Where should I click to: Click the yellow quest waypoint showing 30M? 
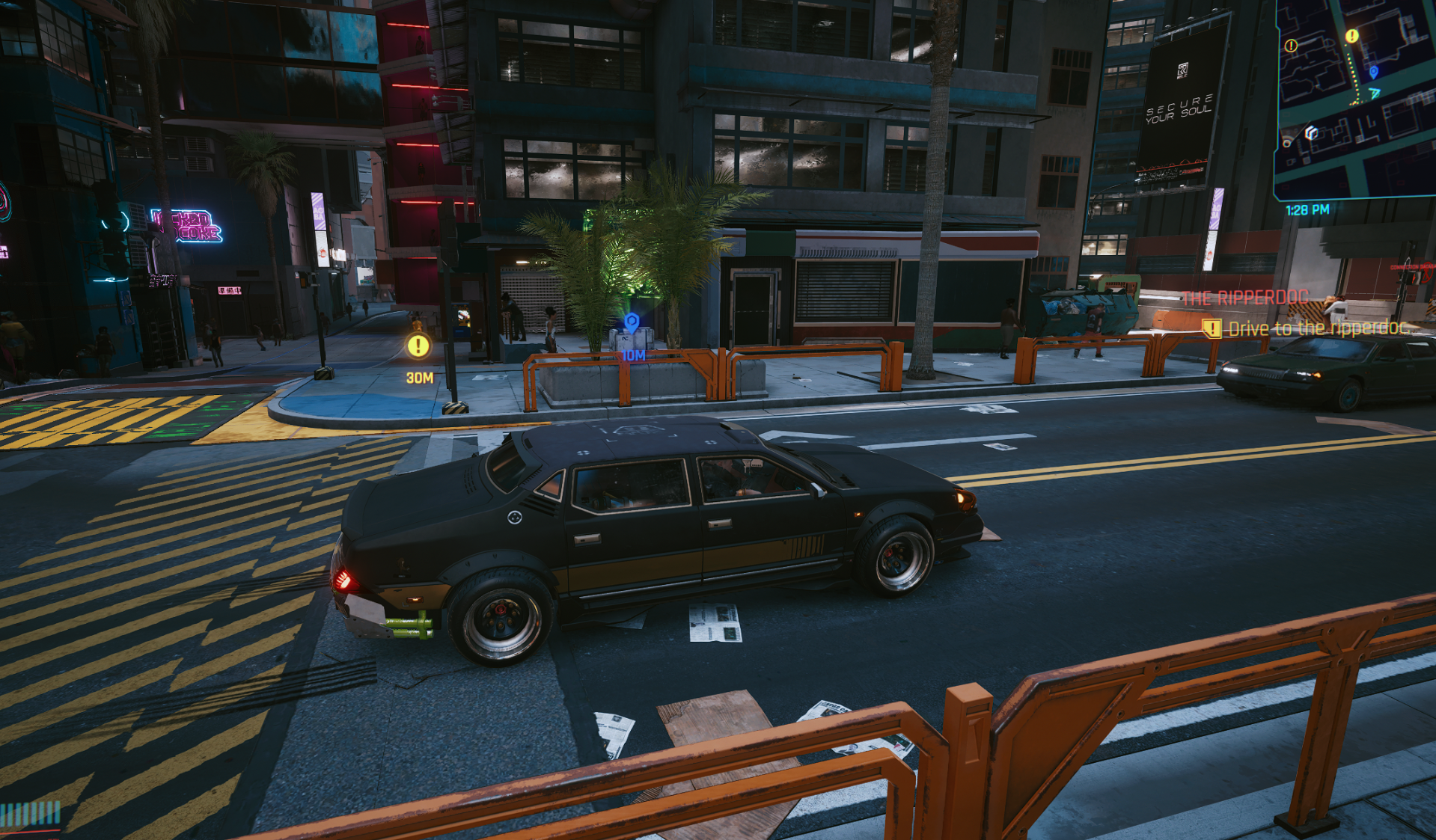(x=418, y=346)
